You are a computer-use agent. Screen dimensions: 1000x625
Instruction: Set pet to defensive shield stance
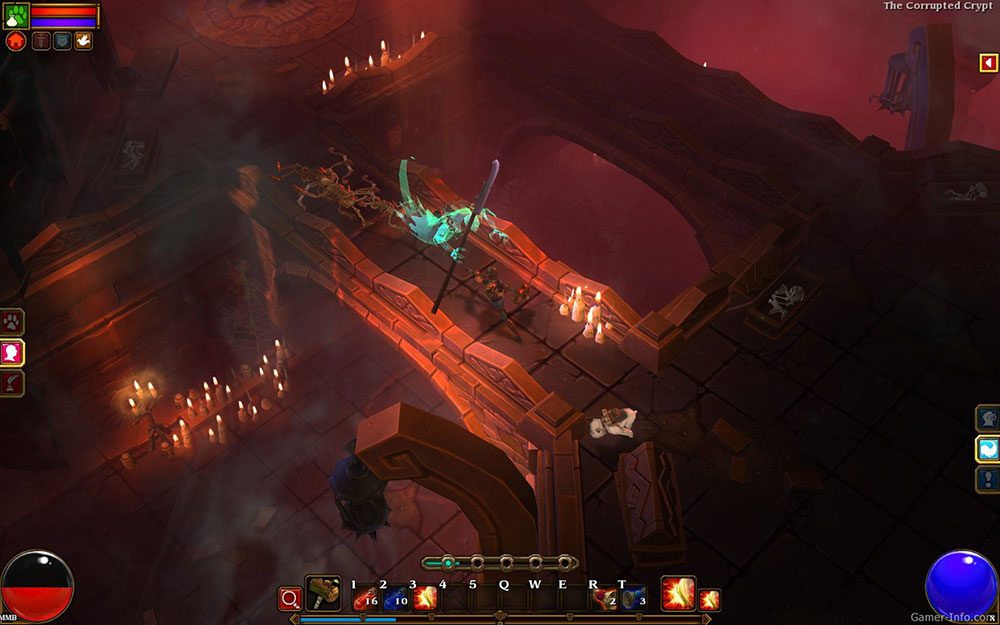[x=62, y=41]
